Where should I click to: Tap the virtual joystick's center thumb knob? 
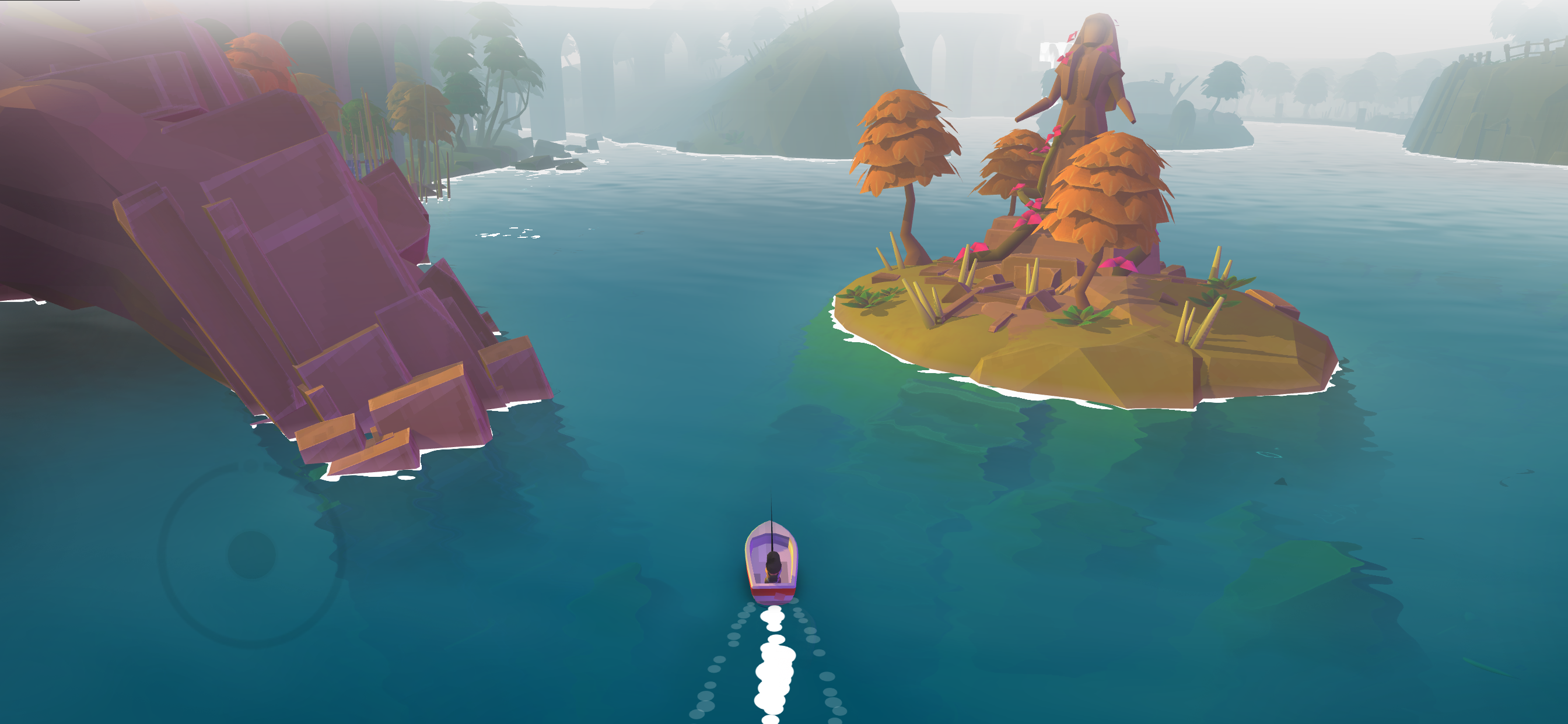point(251,554)
